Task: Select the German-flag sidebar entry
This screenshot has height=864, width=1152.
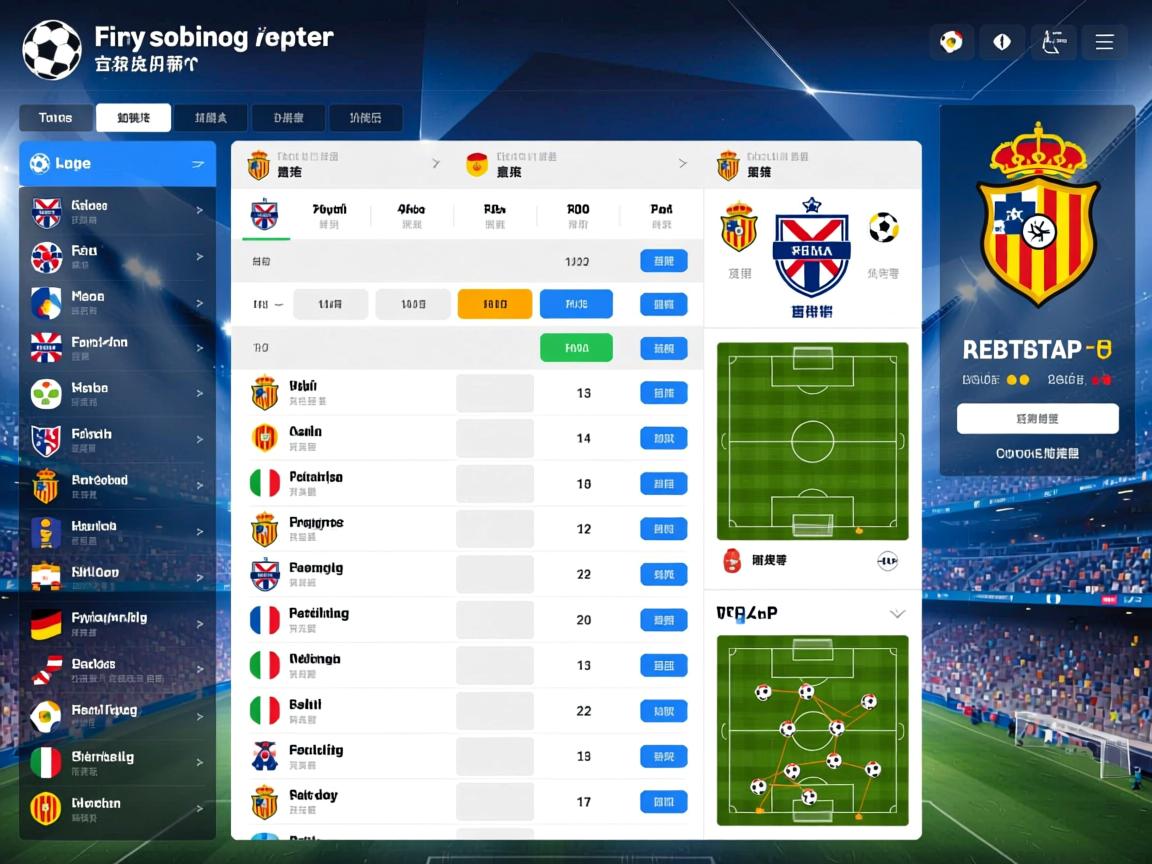Action: (117, 624)
